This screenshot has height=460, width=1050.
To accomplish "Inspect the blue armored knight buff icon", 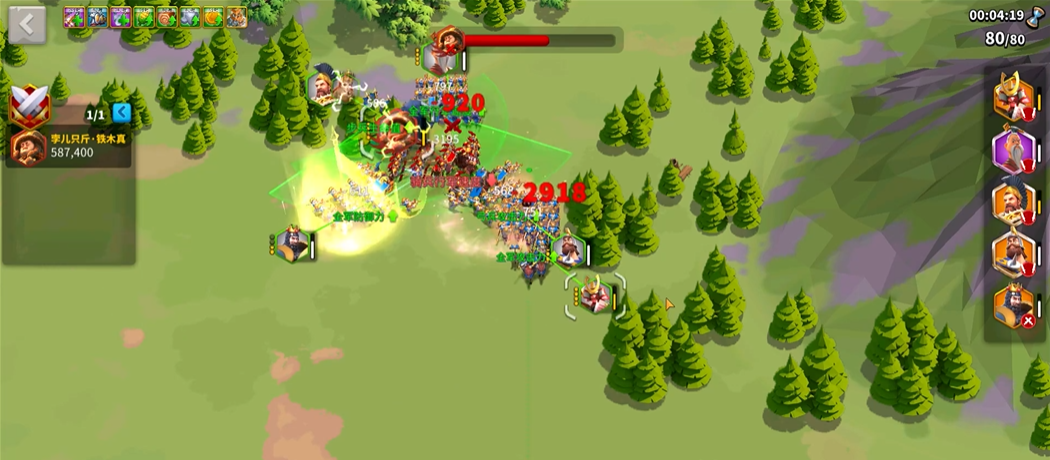I will tap(98, 17).
